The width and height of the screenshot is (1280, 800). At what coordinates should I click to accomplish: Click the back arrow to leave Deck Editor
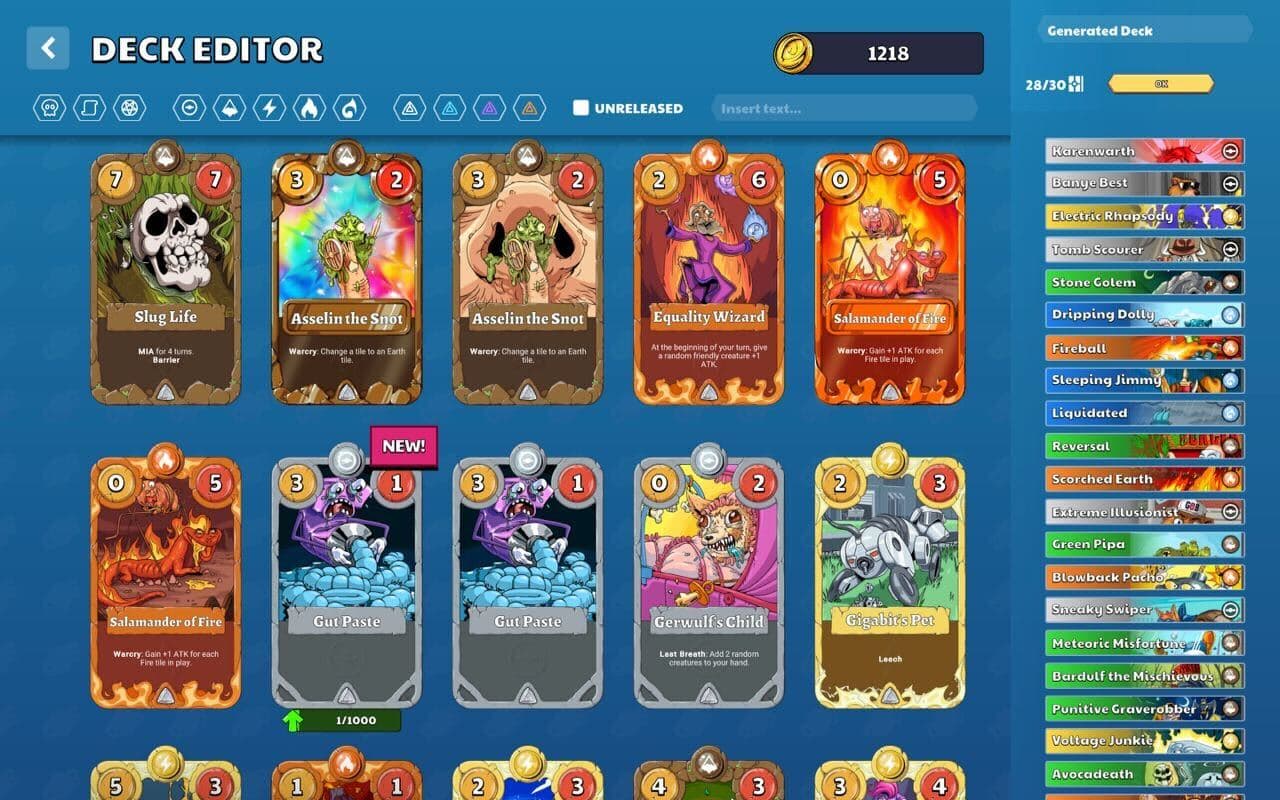tap(47, 48)
